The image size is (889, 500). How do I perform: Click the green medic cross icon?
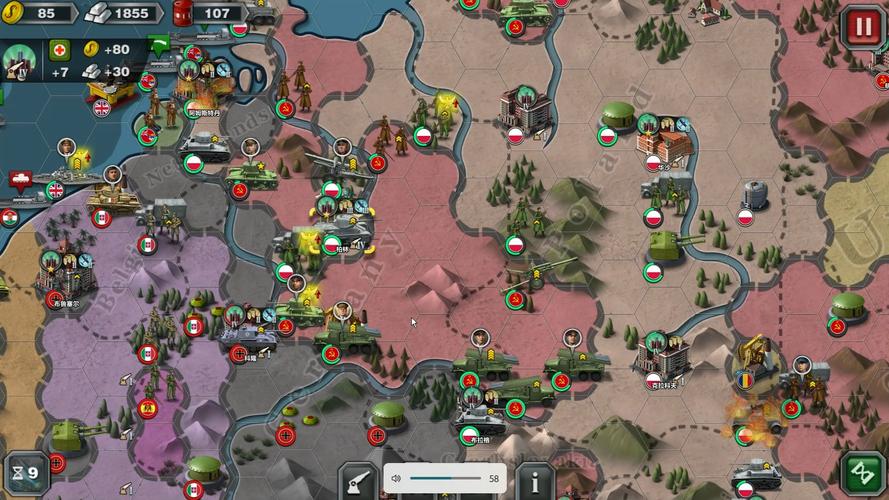(60, 49)
